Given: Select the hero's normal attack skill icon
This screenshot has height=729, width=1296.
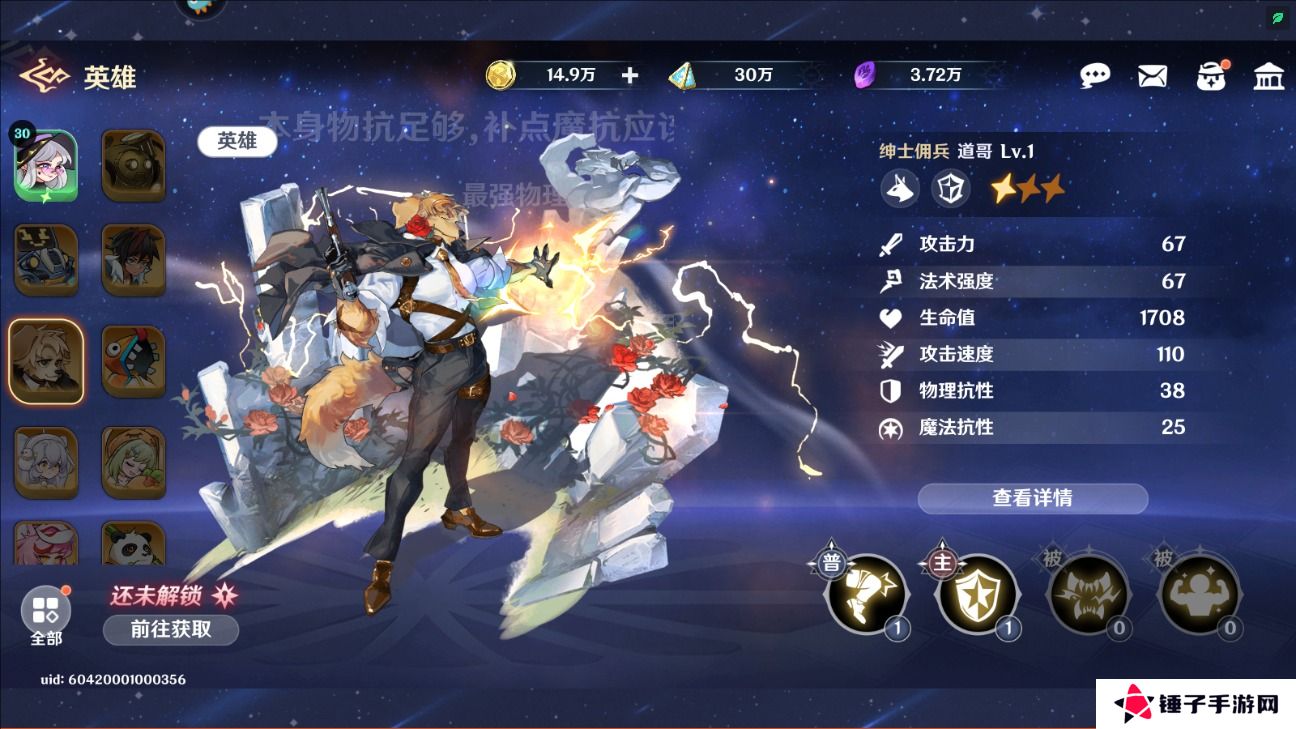Looking at the screenshot, I should coord(867,595).
